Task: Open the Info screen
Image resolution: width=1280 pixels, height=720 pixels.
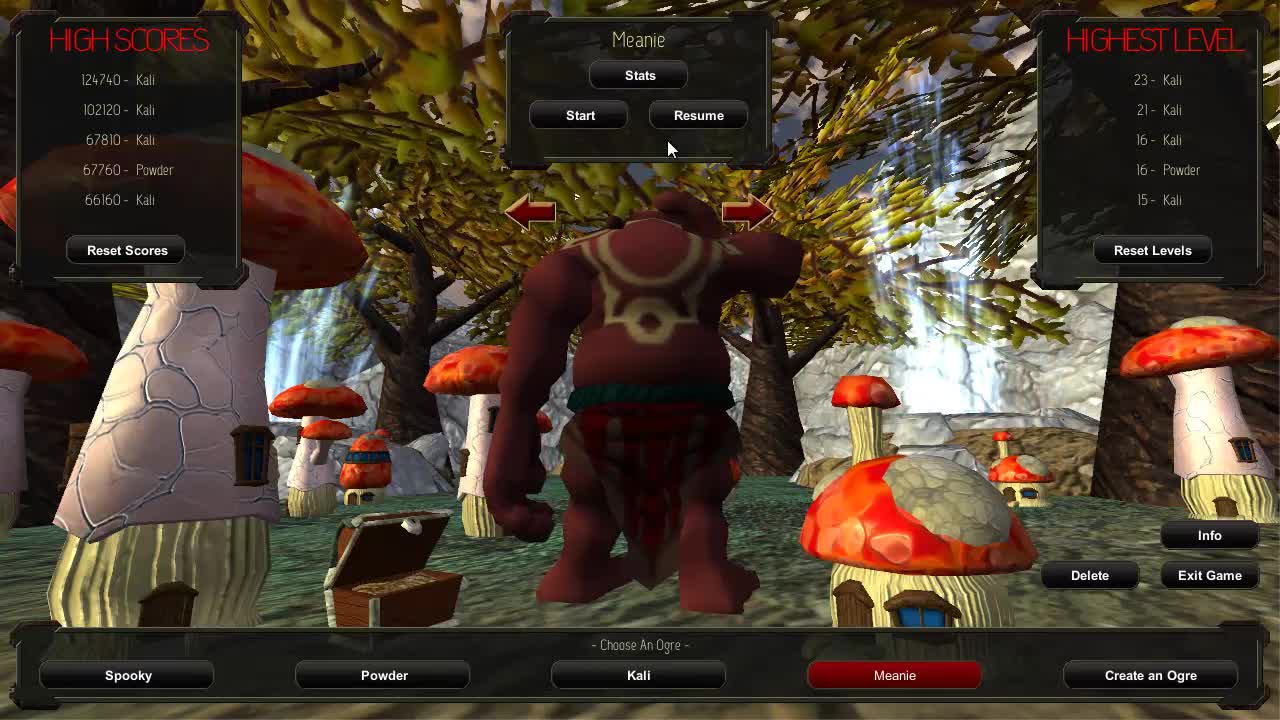Action: tap(1209, 536)
